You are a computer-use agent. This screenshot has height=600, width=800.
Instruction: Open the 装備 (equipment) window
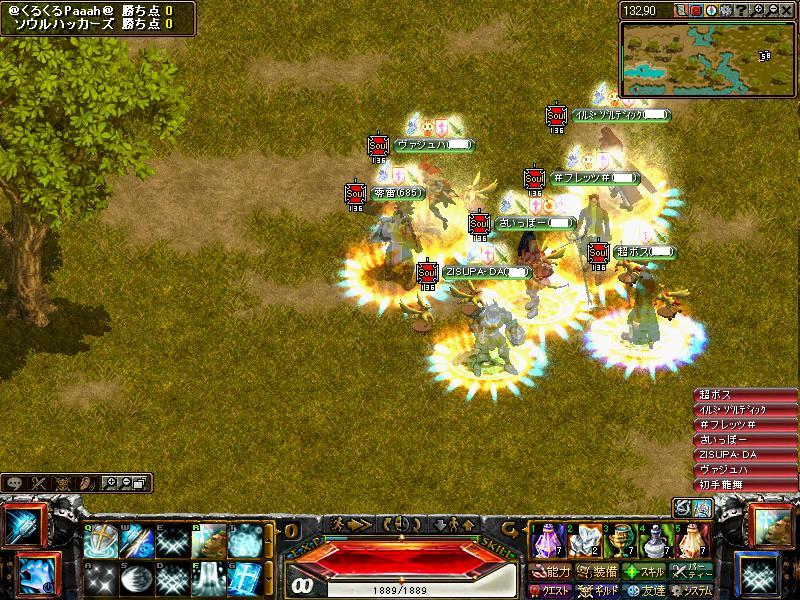(597, 572)
